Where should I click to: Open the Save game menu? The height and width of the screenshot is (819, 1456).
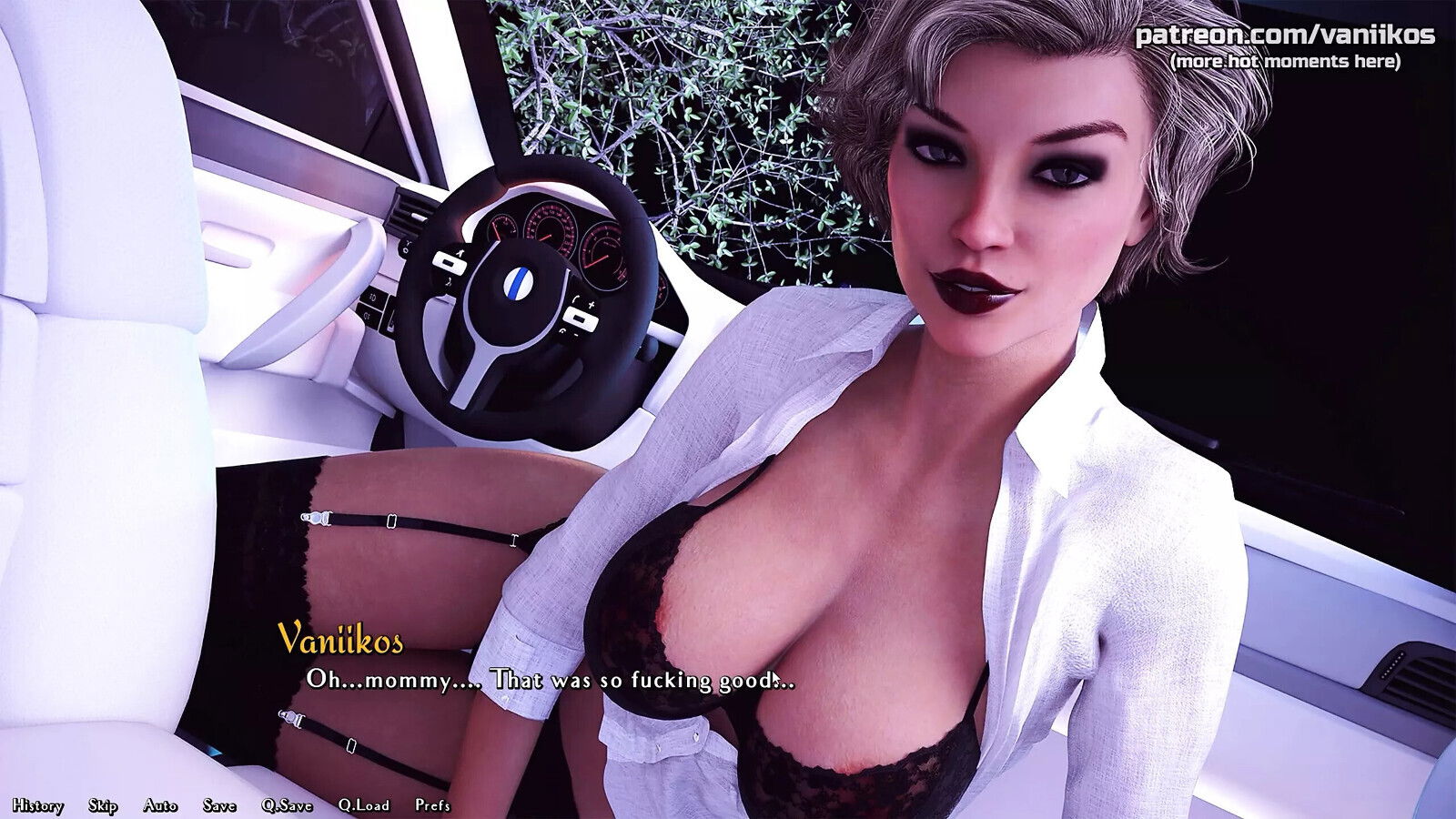point(219,805)
